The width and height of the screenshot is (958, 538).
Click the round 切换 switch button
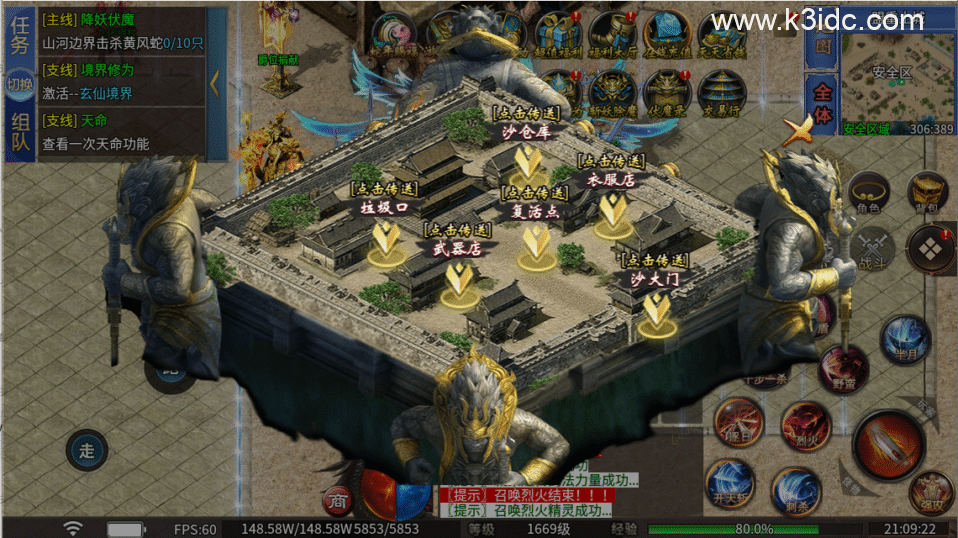click(20, 84)
